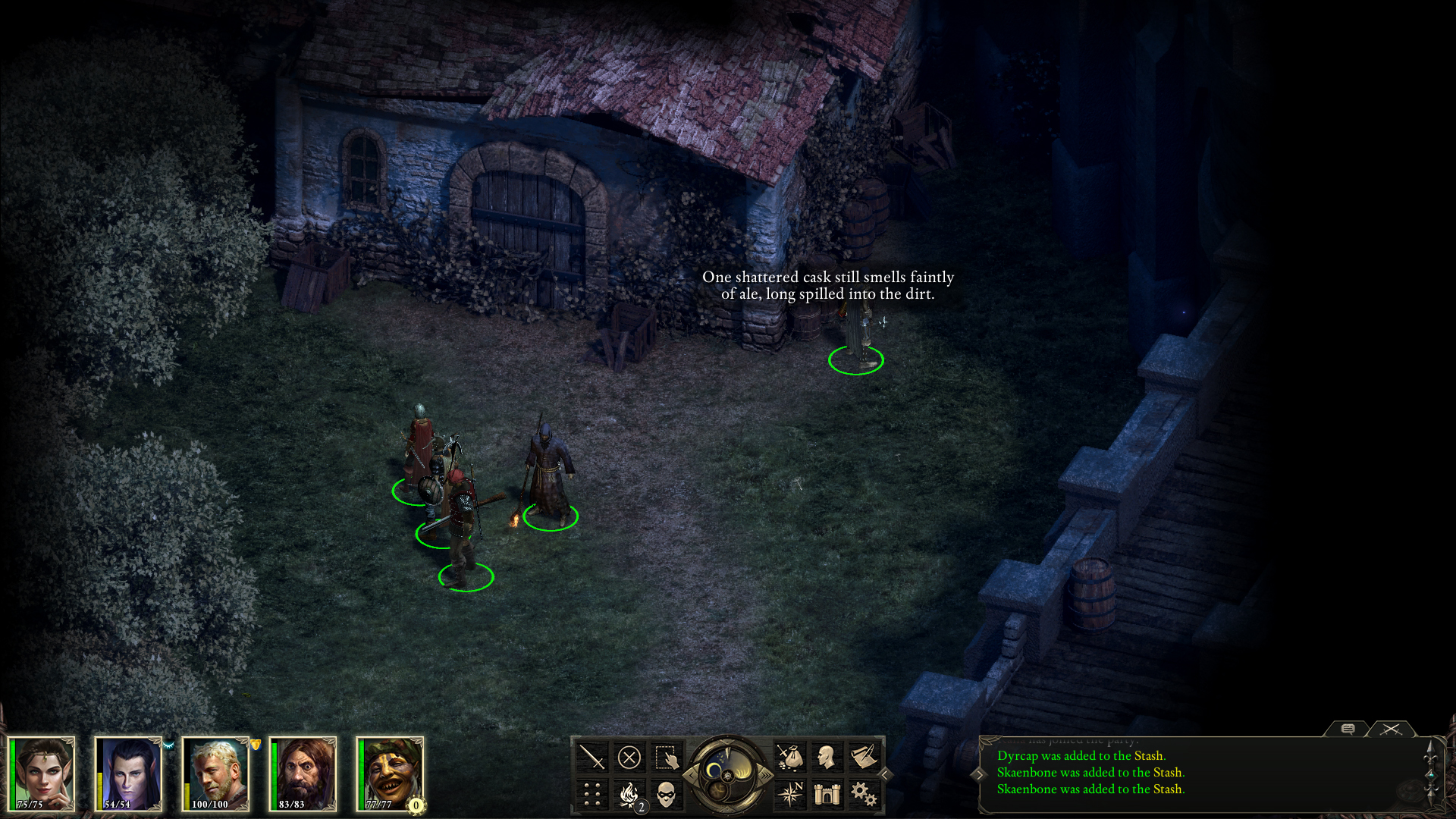
Task: Select the elf woman portrait with 75/75
Action: 44,773
